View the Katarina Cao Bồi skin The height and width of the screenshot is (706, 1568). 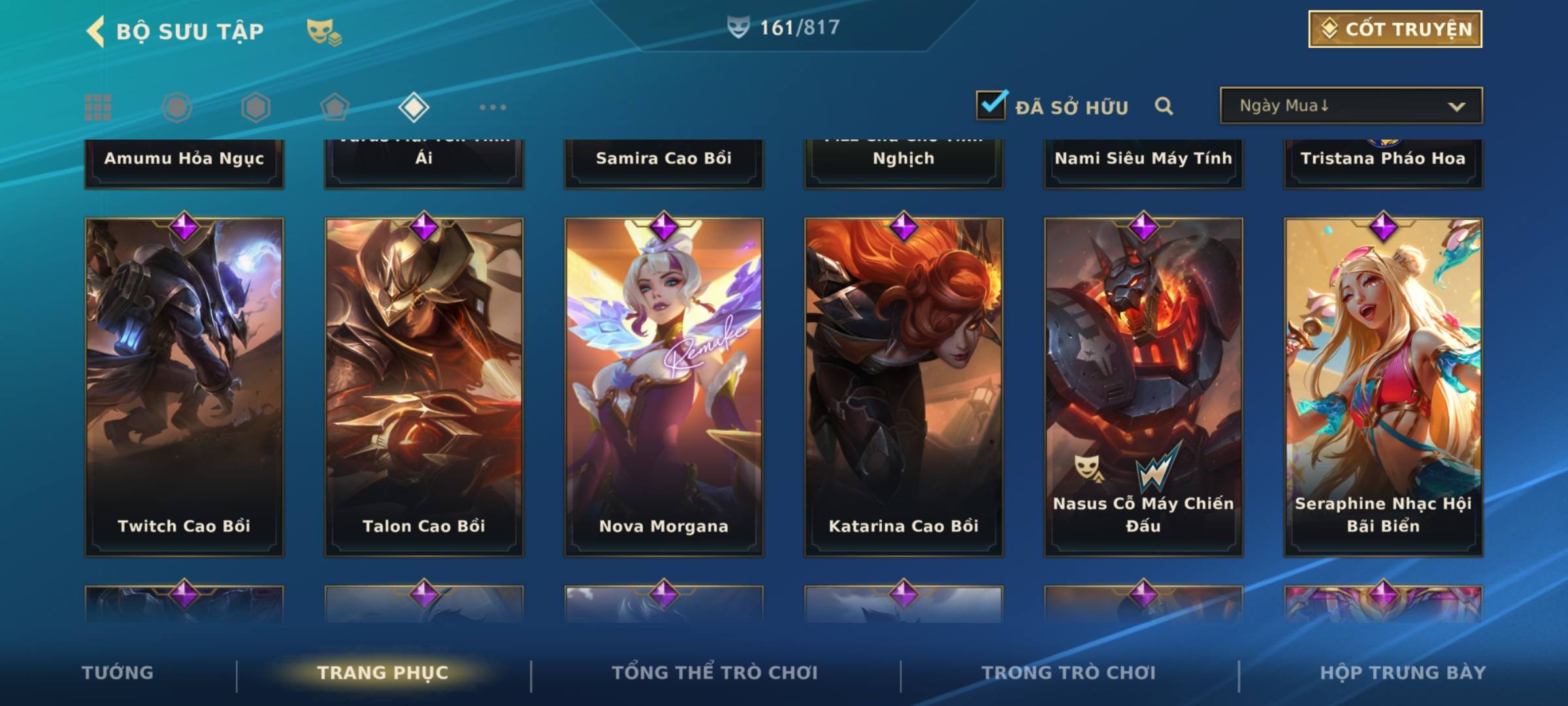tap(904, 387)
